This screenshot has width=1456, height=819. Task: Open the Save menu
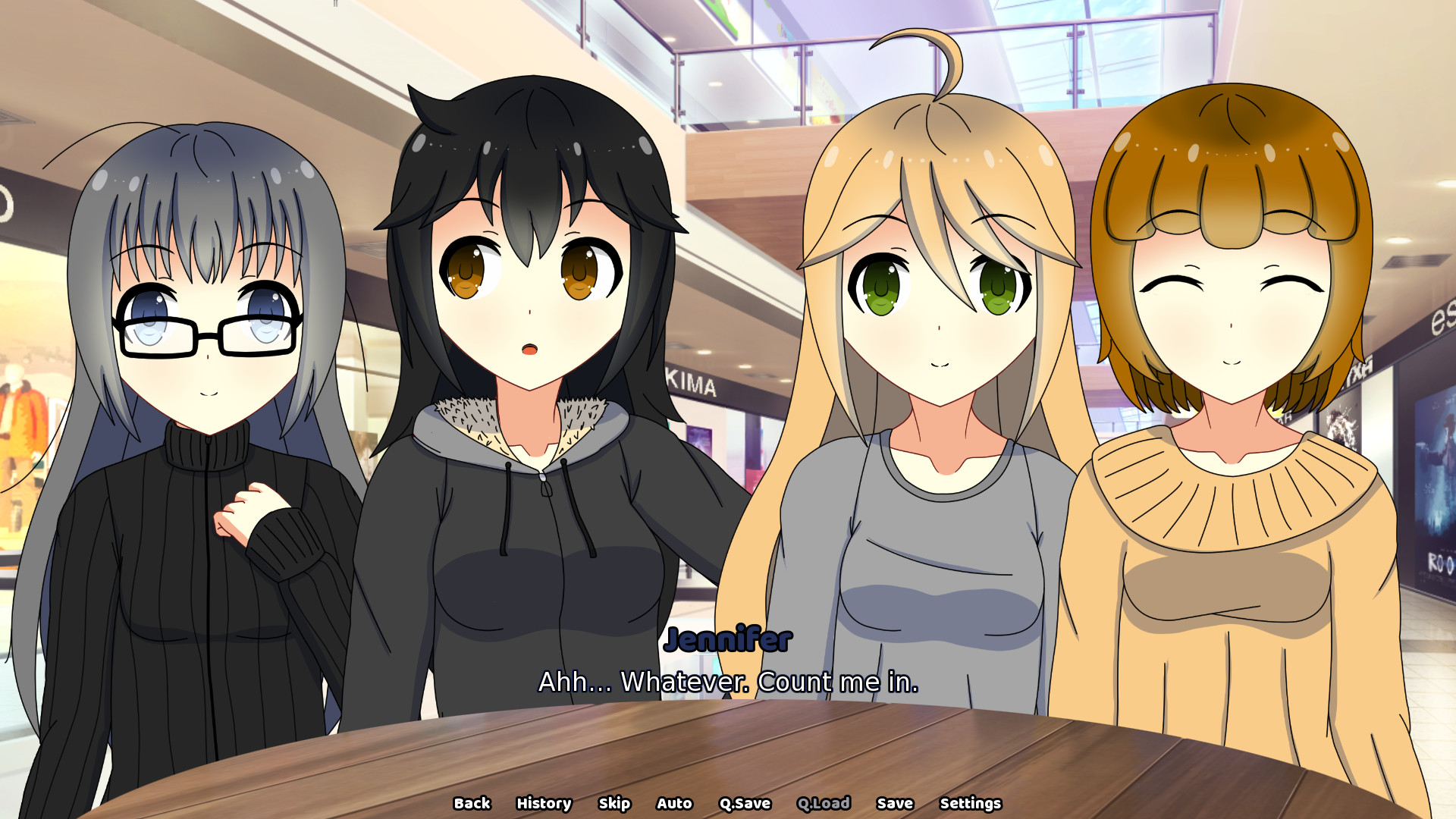(896, 803)
